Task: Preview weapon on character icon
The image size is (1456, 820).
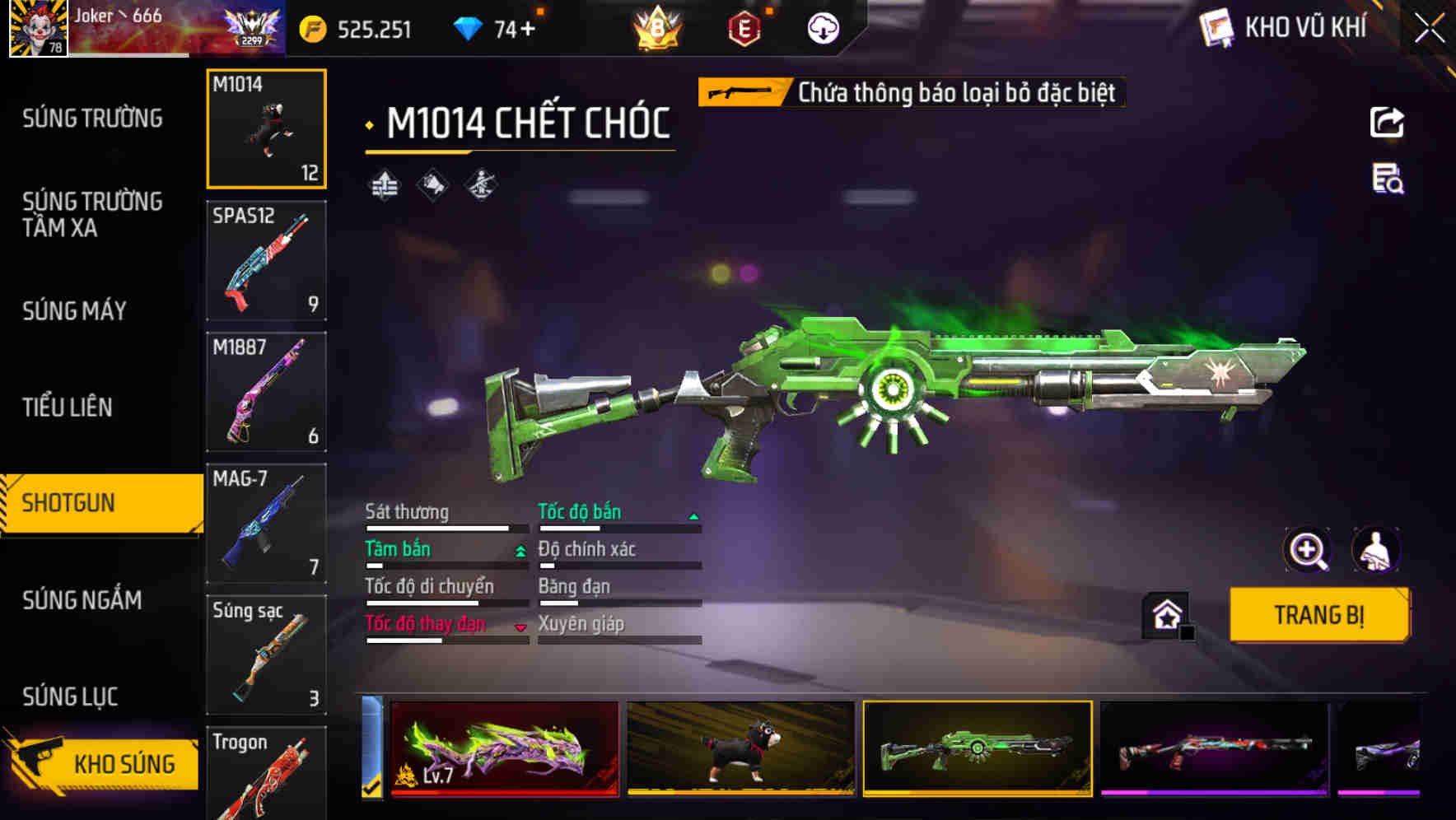Action: coord(1375,550)
